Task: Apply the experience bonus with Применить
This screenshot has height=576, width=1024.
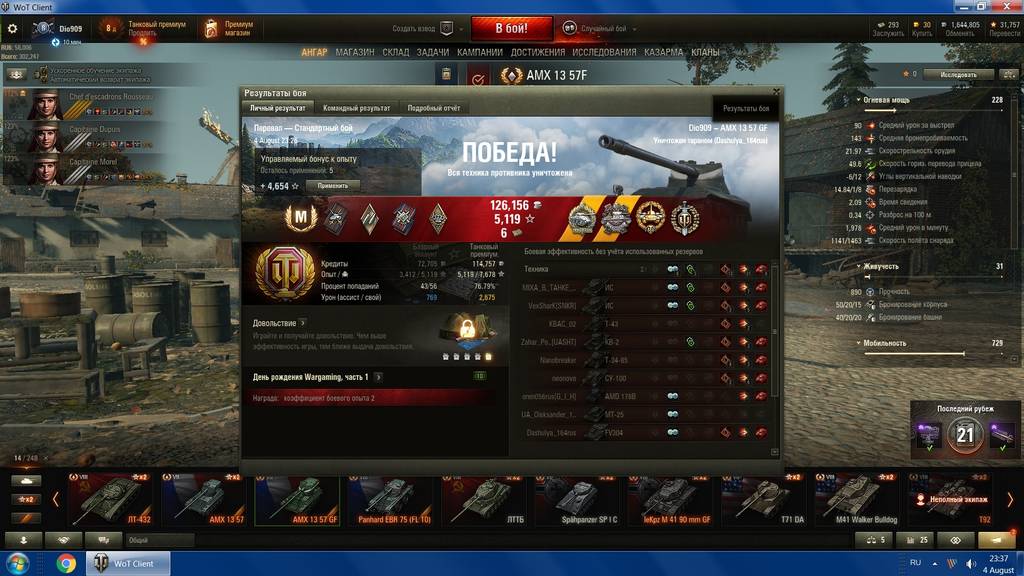Action: click(333, 186)
